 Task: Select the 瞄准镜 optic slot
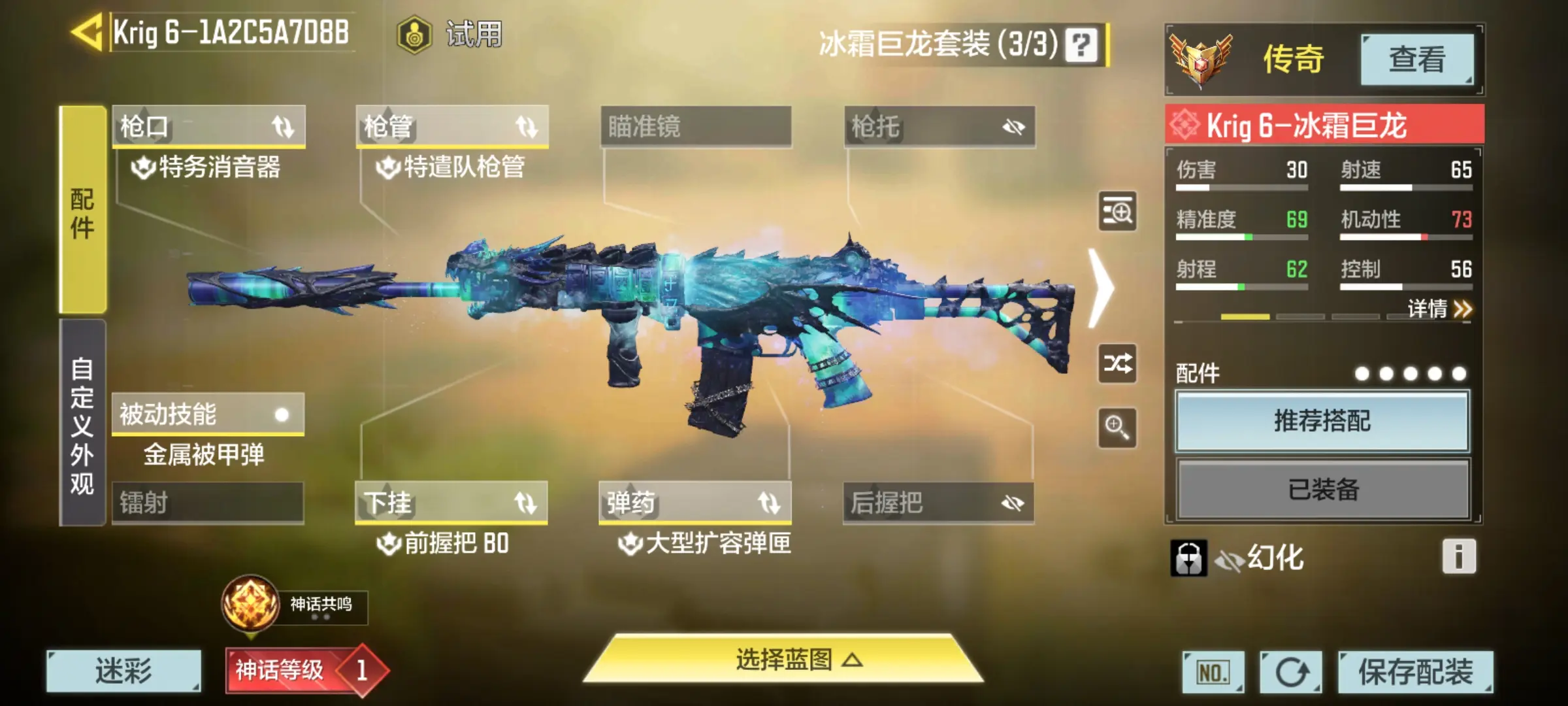coord(696,126)
